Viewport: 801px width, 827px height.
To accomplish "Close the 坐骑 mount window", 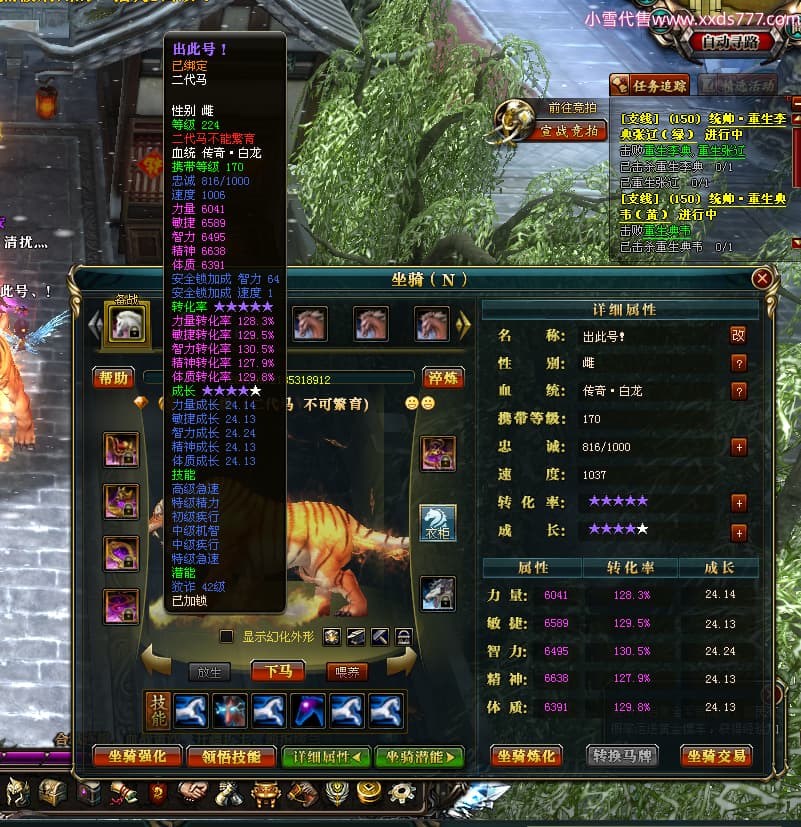I will 763,279.
